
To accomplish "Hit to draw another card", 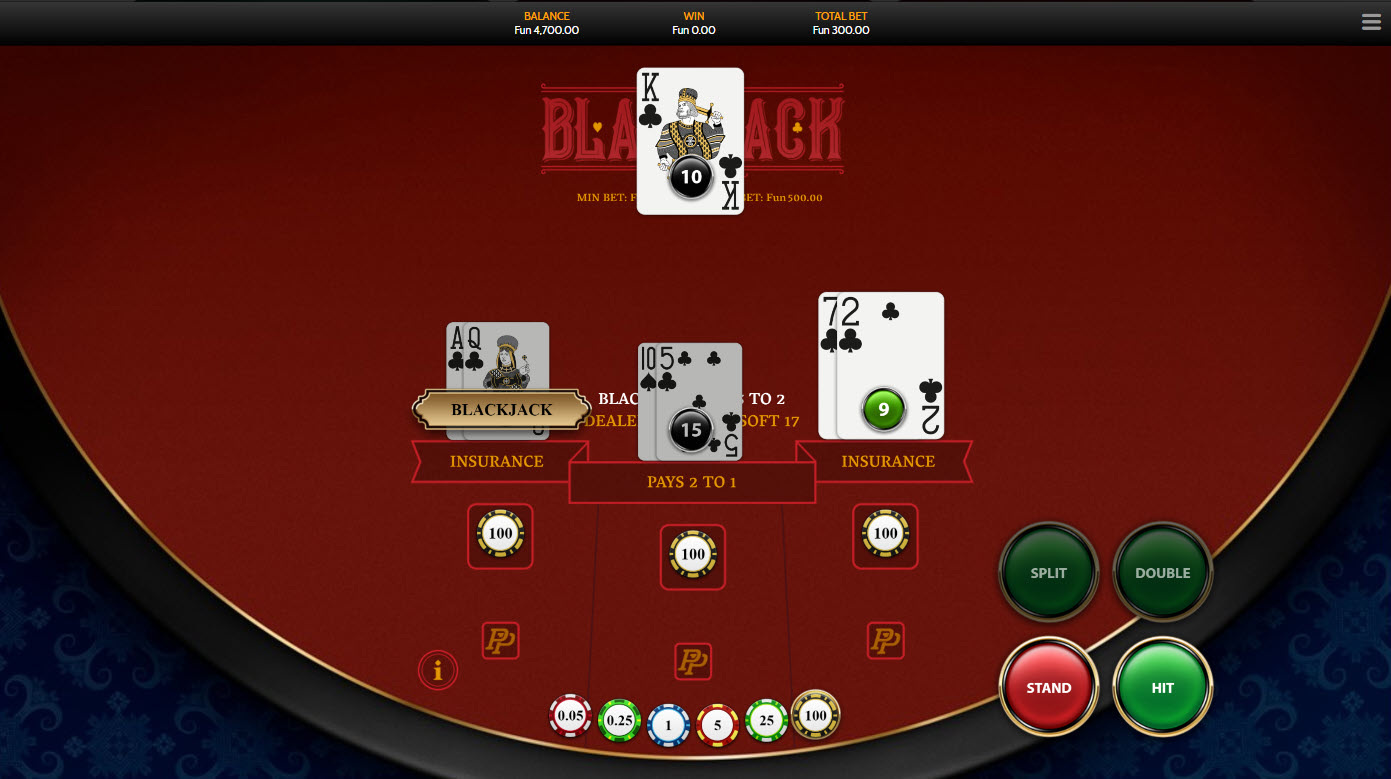I will tap(1162, 688).
